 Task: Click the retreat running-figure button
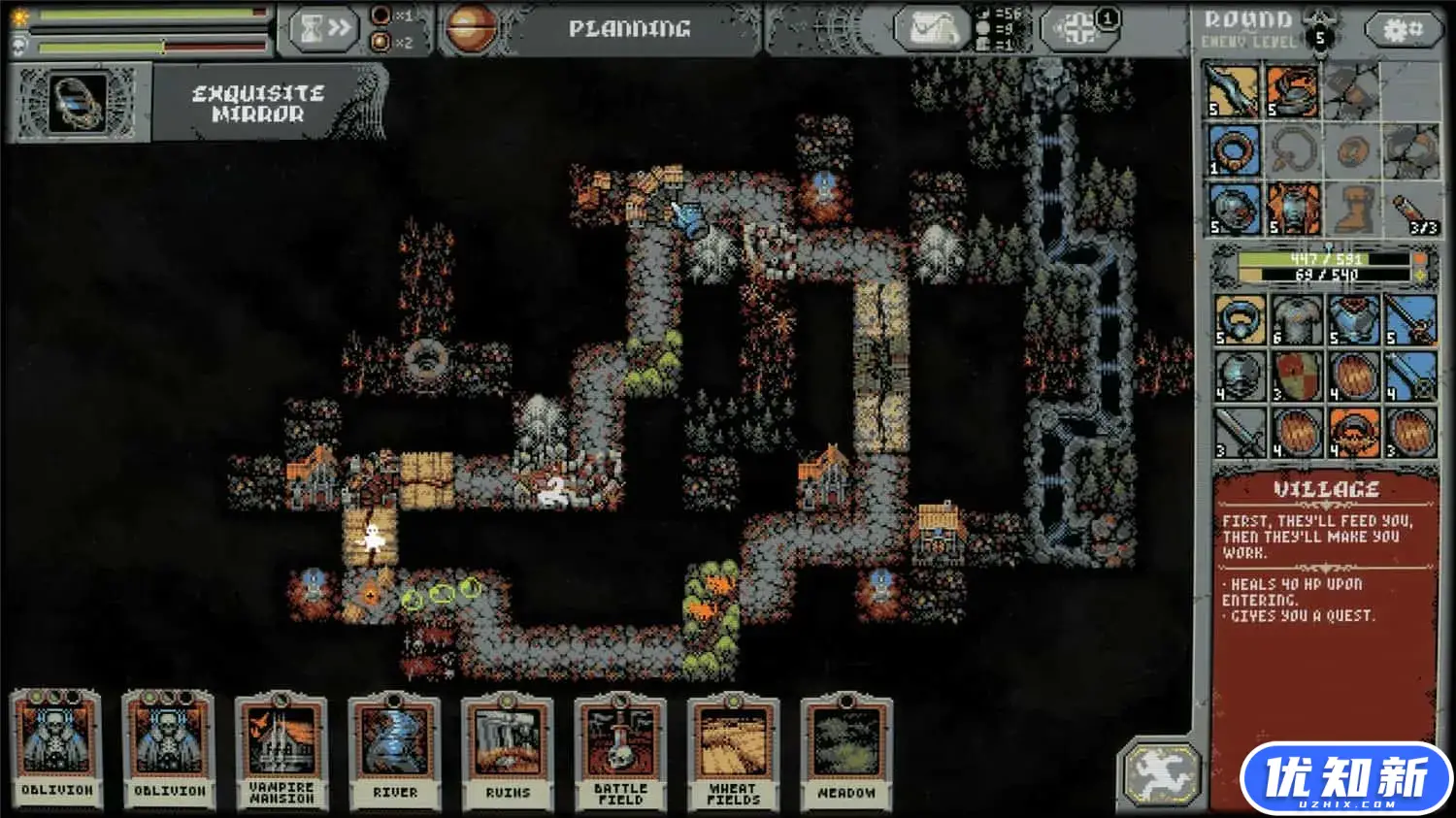(1161, 773)
